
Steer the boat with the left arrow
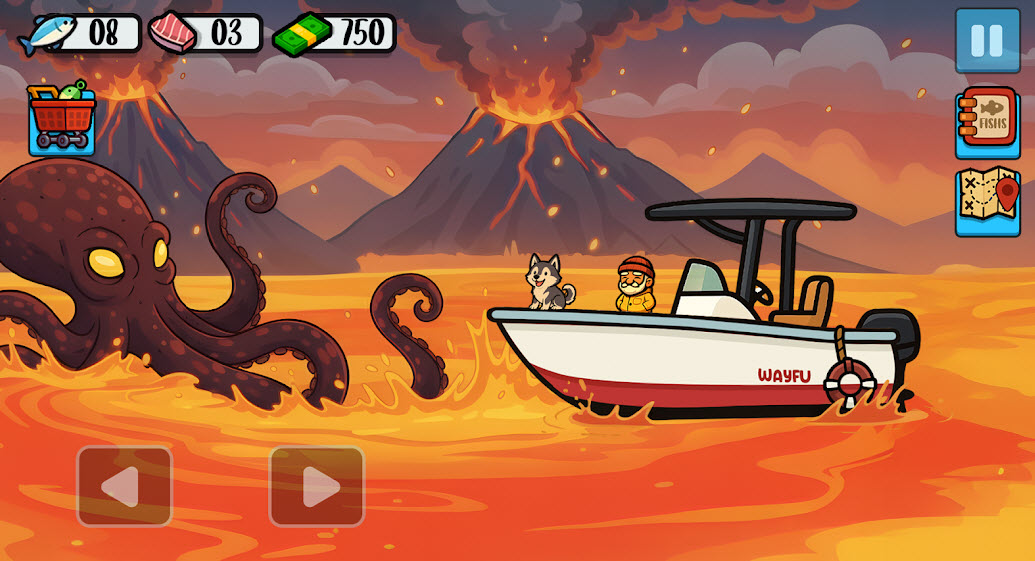click(124, 486)
